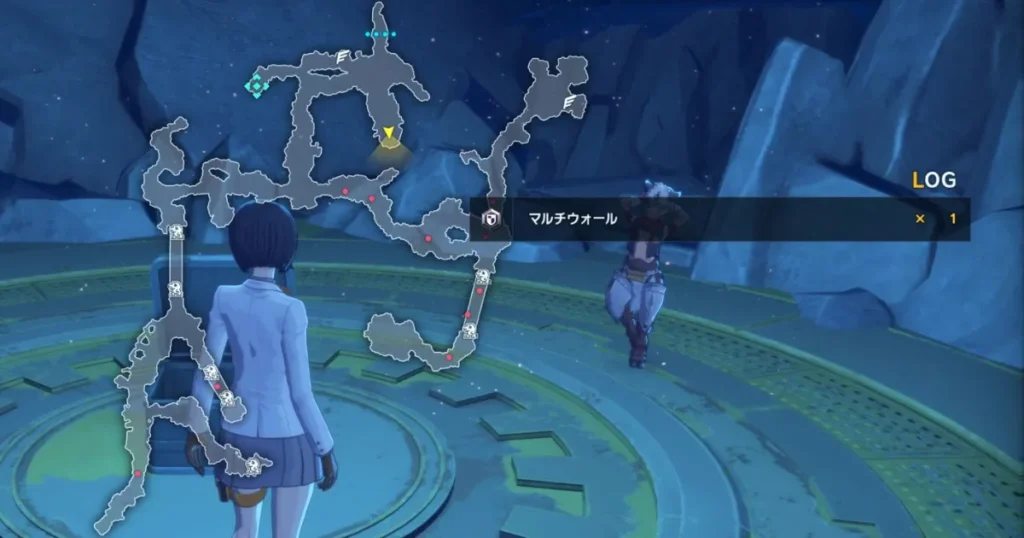This screenshot has width=1024, height=538.
Task: Select the yellow player arrow on map
Action: point(388,133)
